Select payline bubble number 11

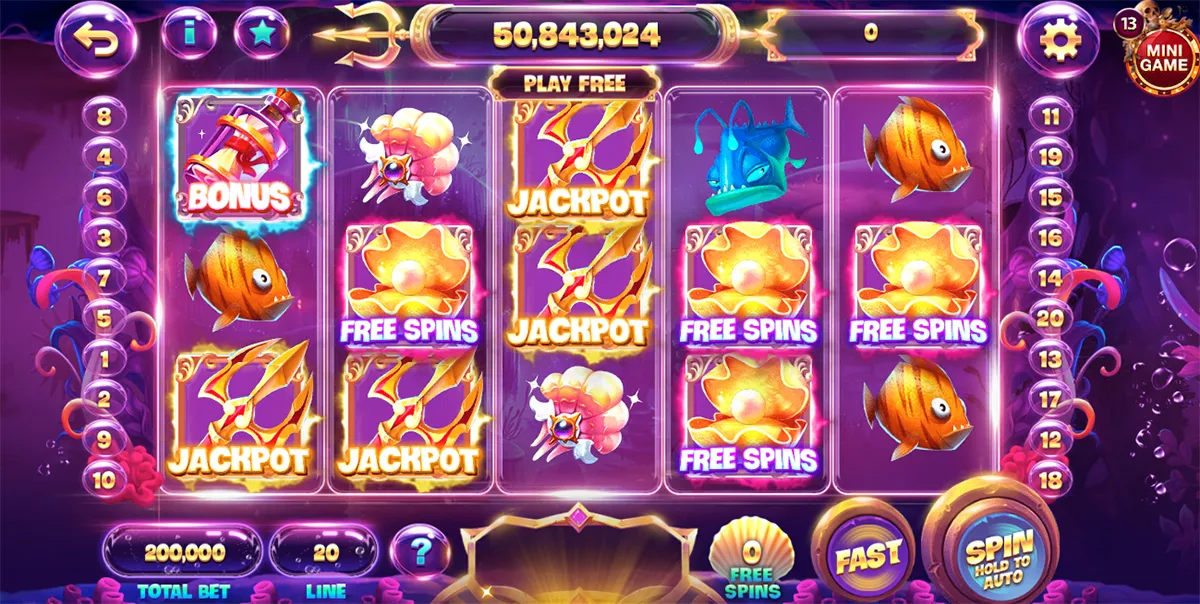pos(1050,116)
